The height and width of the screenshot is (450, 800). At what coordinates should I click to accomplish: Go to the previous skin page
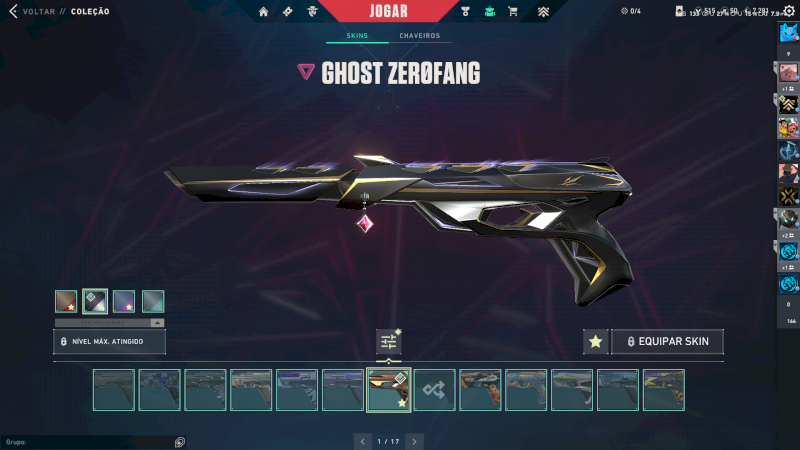click(x=362, y=440)
